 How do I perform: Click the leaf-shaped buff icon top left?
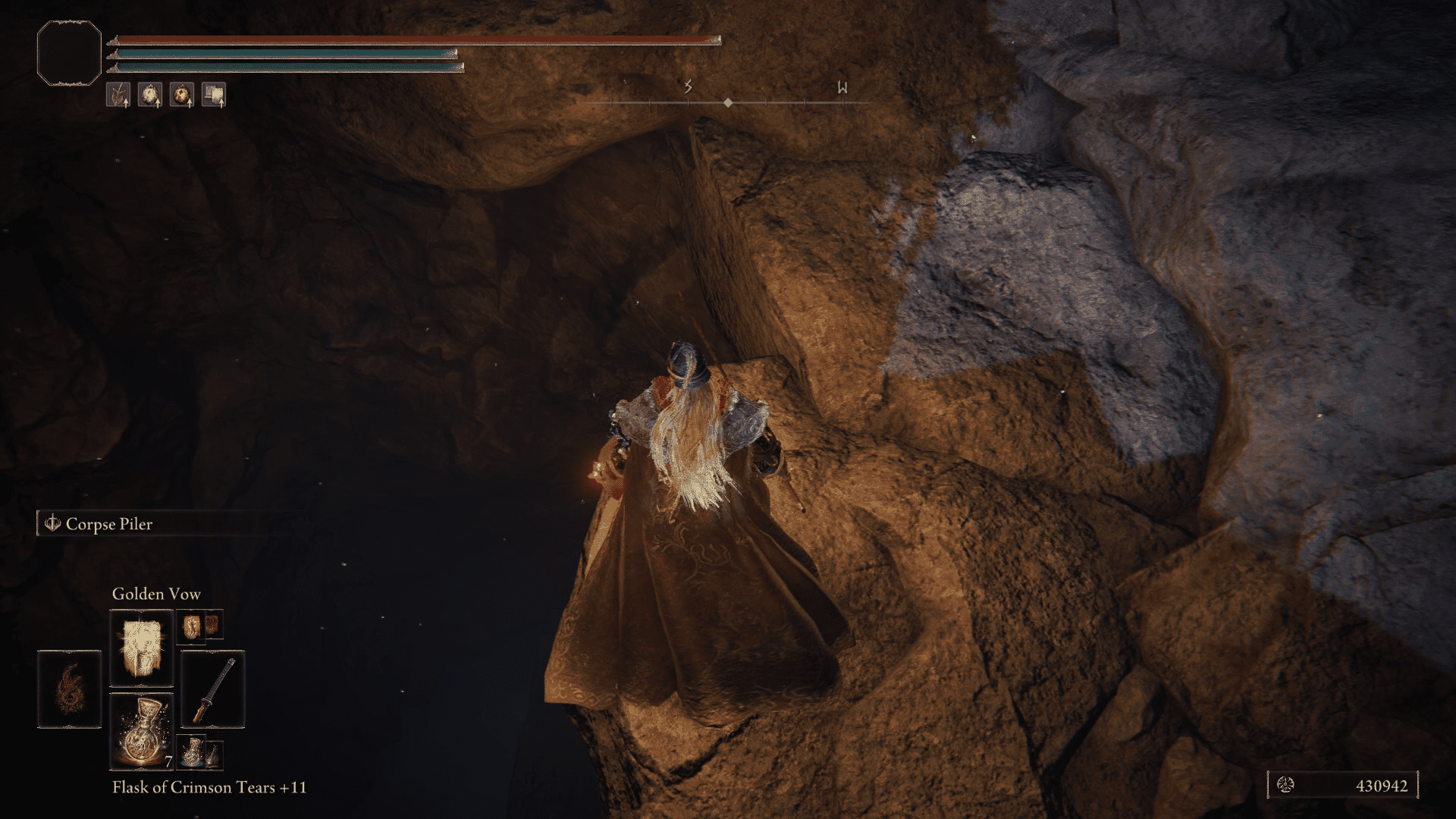tap(118, 94)
